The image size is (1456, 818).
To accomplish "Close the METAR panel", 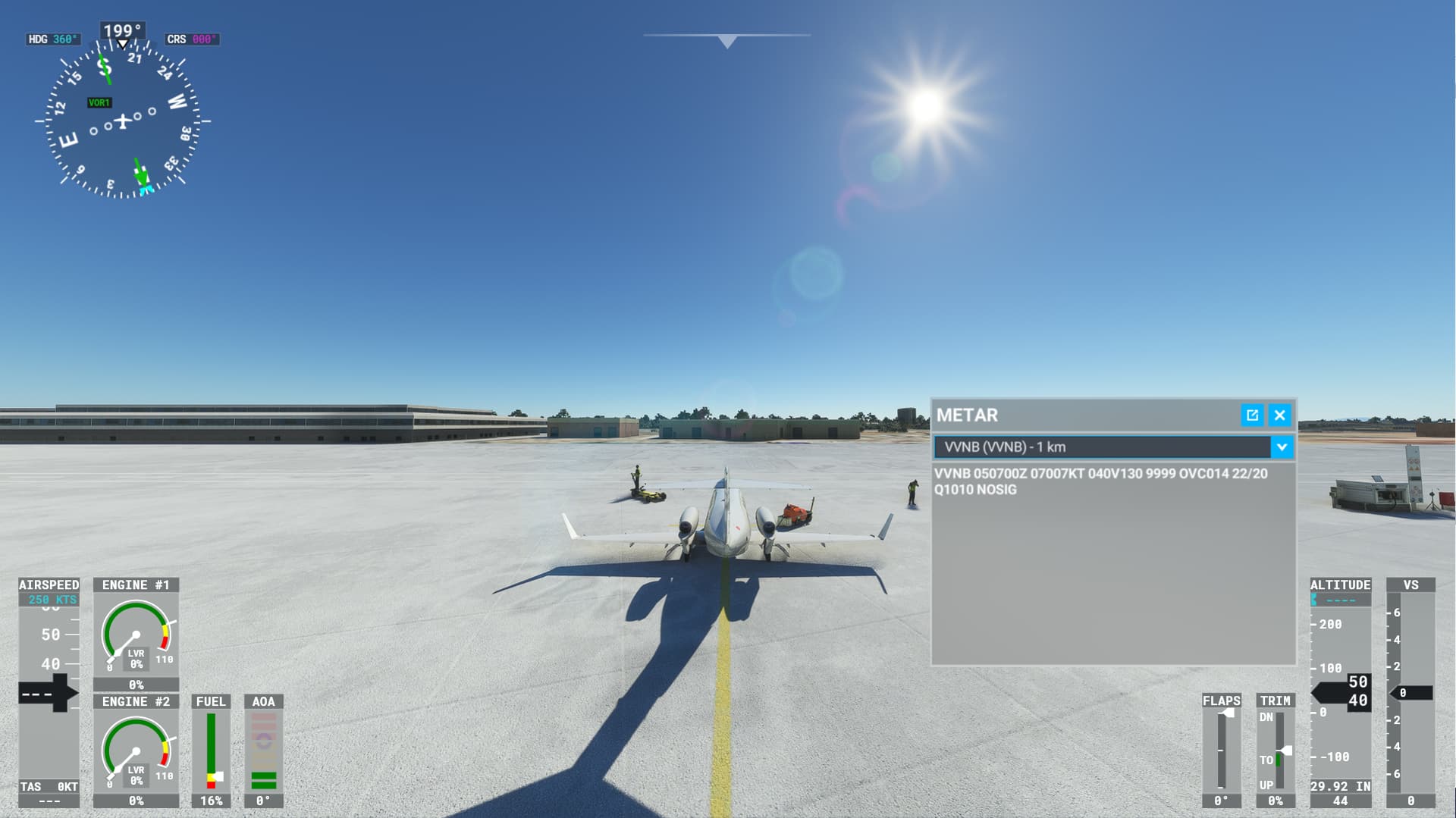I will tap(1279, 415).
